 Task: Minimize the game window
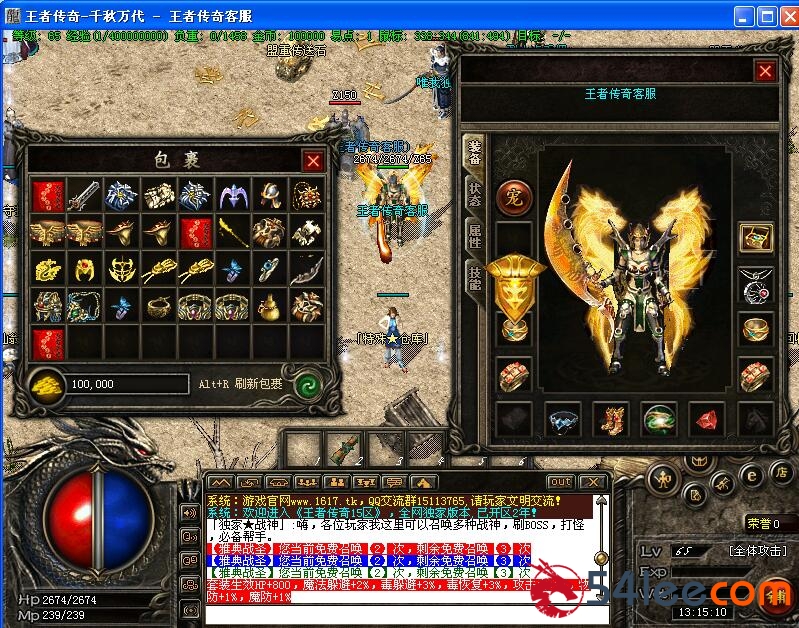[x=743, y=16]
